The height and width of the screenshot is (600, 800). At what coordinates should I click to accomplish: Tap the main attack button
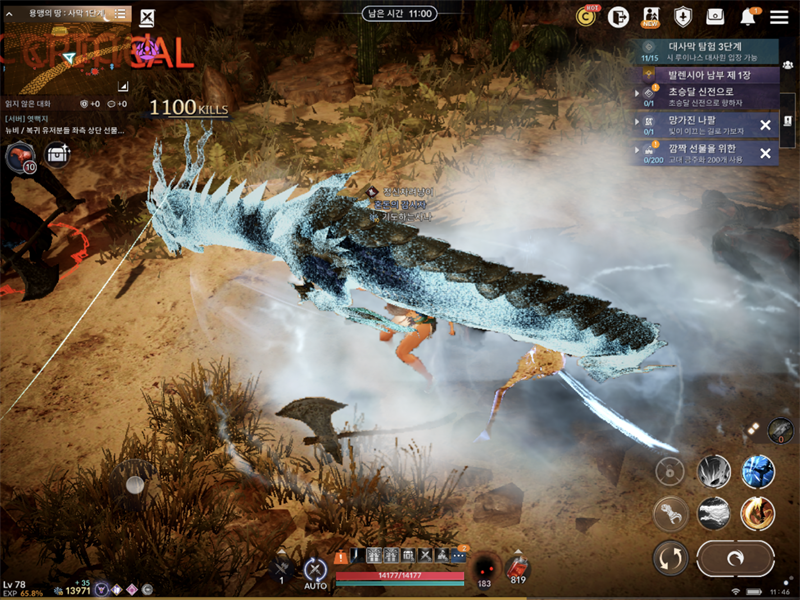tap(736, 557)
